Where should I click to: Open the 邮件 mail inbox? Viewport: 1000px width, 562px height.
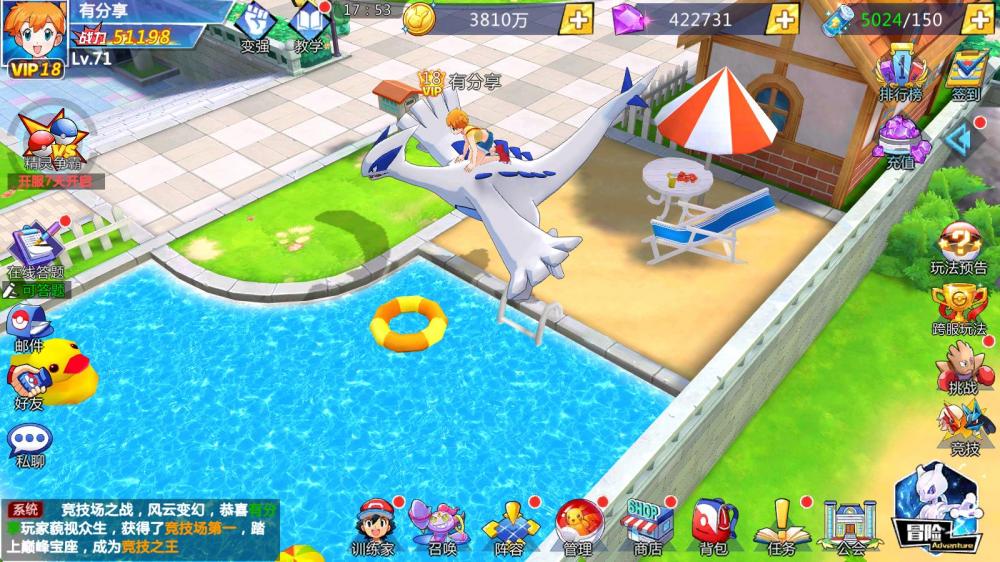pyautogui.click(x=29, y=326)
